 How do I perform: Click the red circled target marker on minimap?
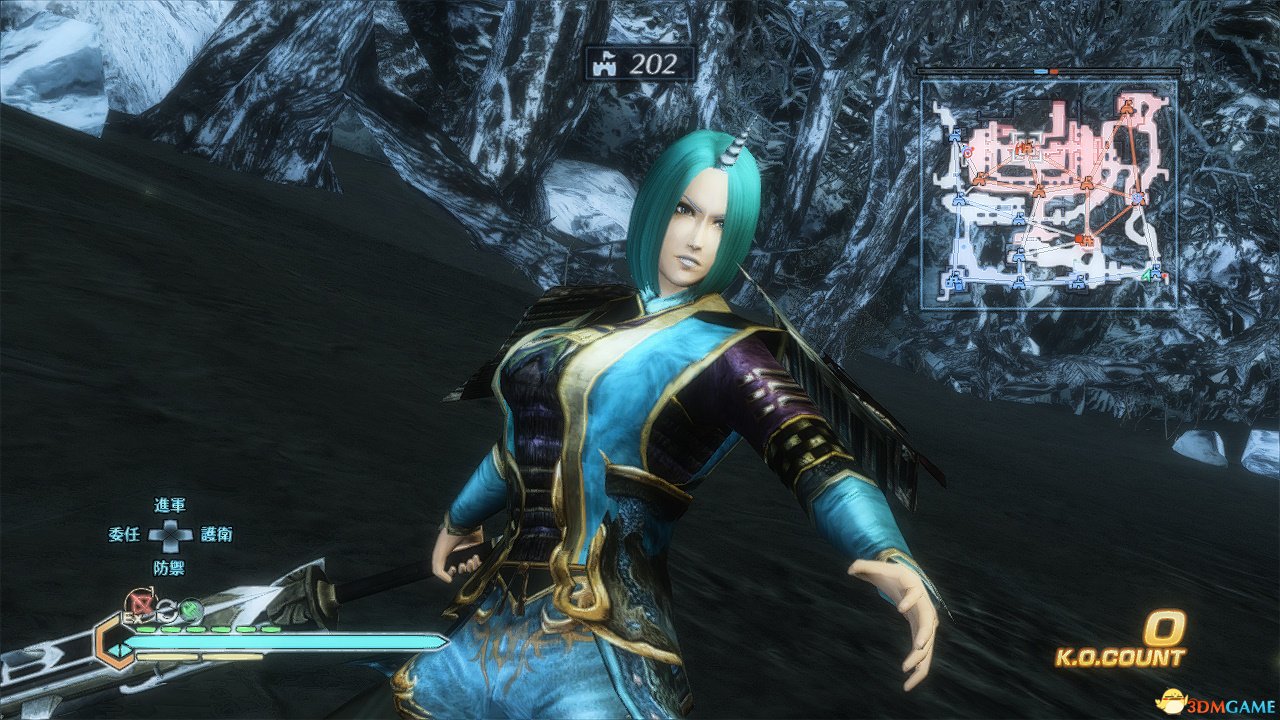[968, 152]
